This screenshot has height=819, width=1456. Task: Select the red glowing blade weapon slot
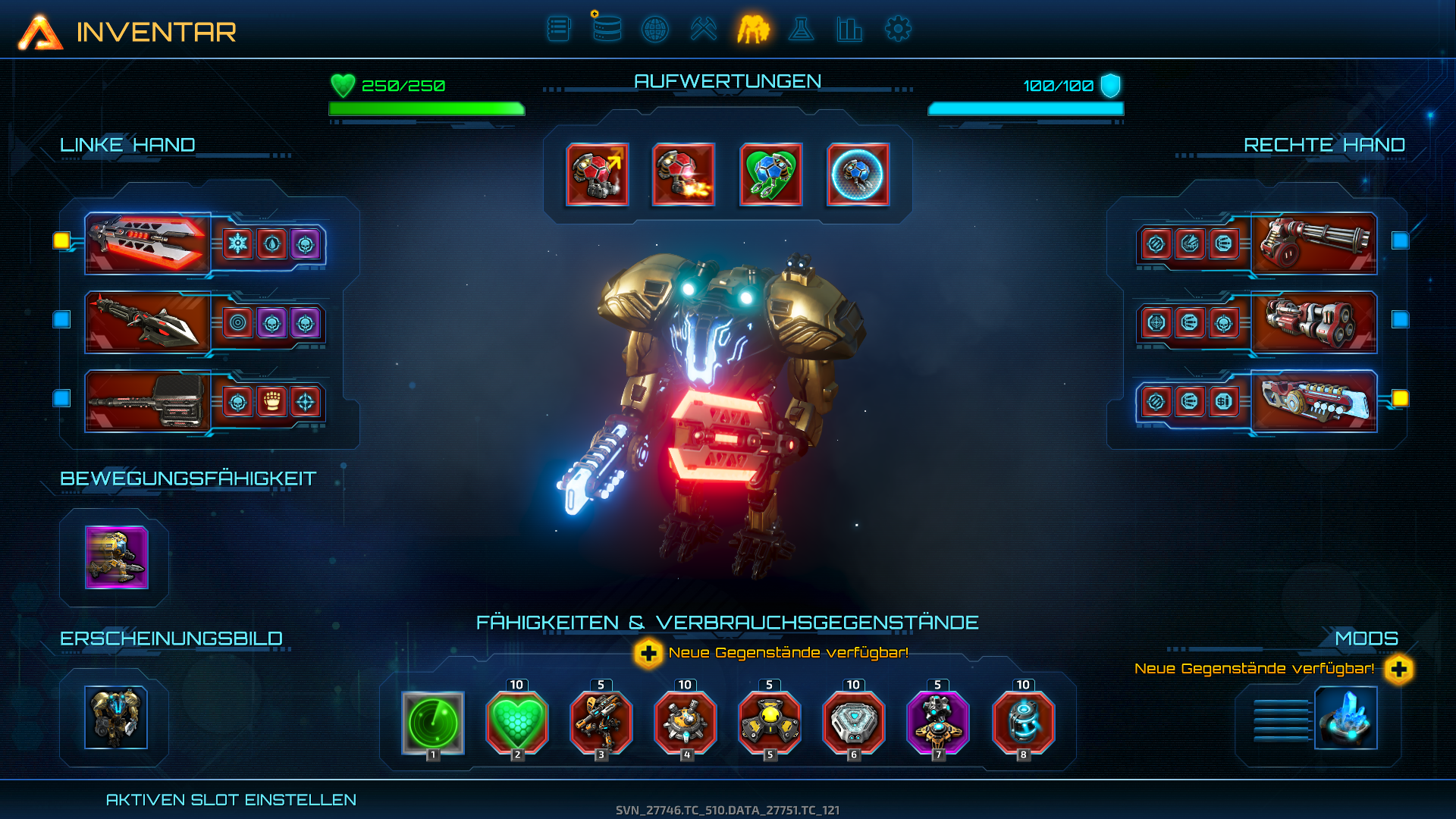pos(147,243)
